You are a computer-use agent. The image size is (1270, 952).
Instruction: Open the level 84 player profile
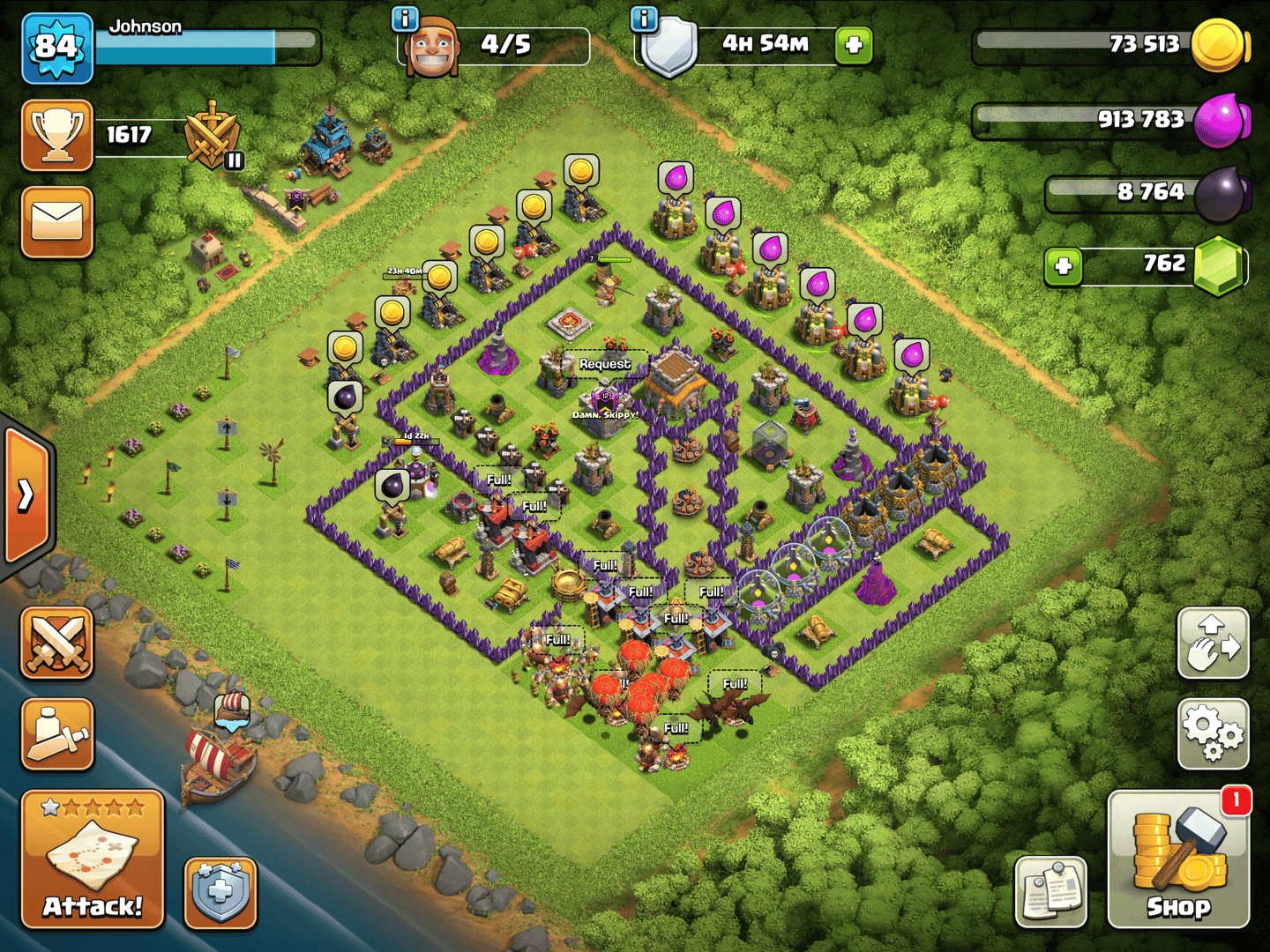(x=57, y=48)
